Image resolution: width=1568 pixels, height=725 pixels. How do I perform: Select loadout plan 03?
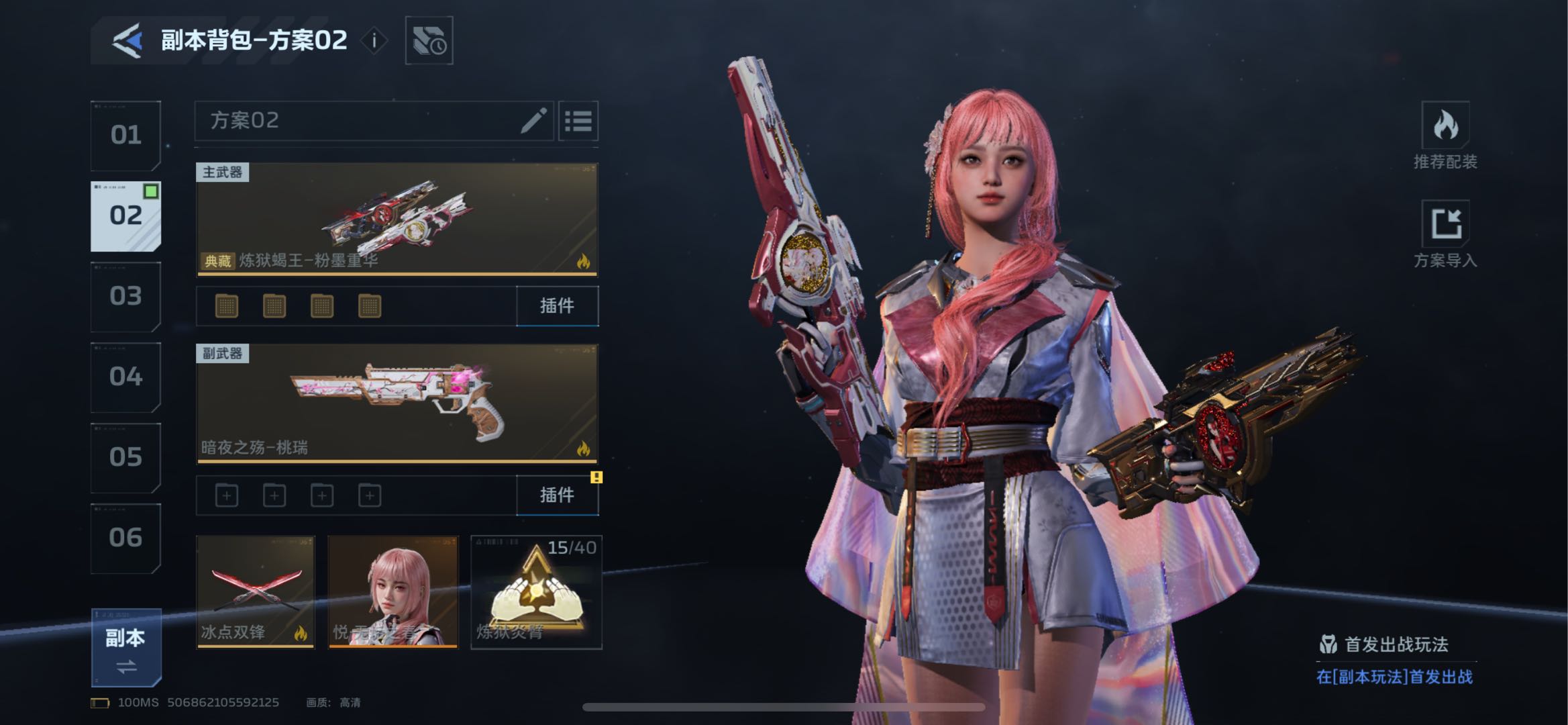point(126,296)
